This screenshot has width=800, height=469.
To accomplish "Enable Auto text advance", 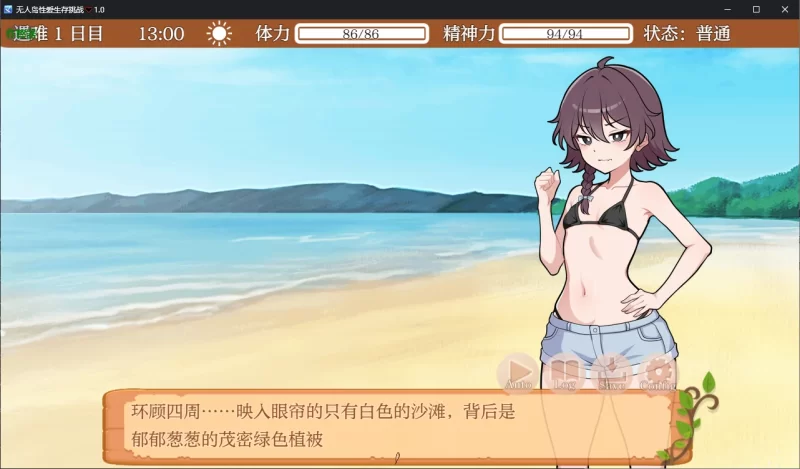I will (x=518, y=372).
